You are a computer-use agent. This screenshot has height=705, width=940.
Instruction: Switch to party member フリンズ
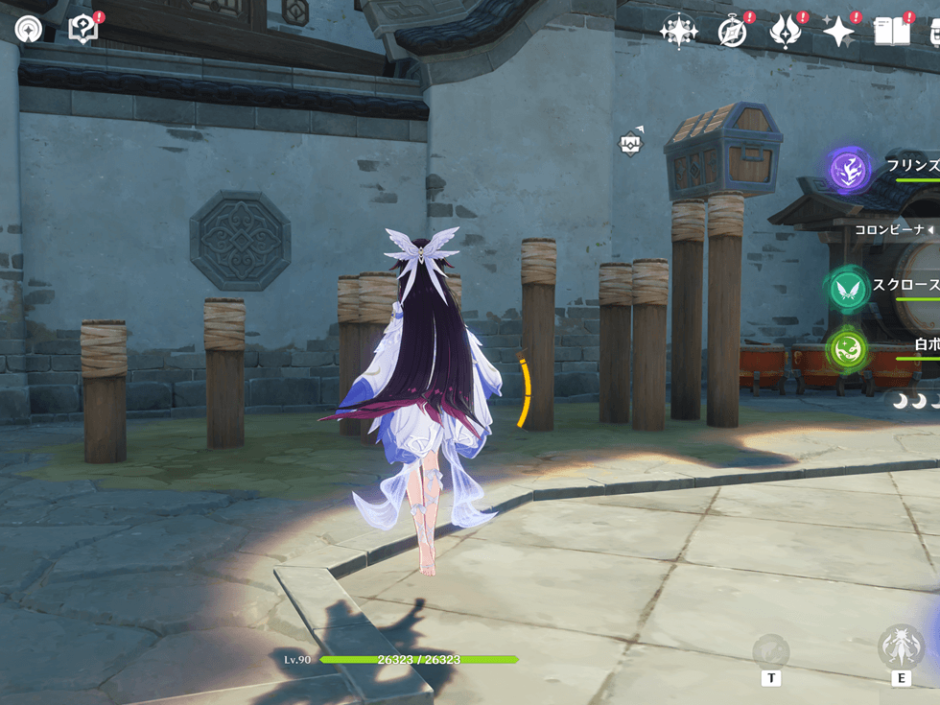click(850, 170)
